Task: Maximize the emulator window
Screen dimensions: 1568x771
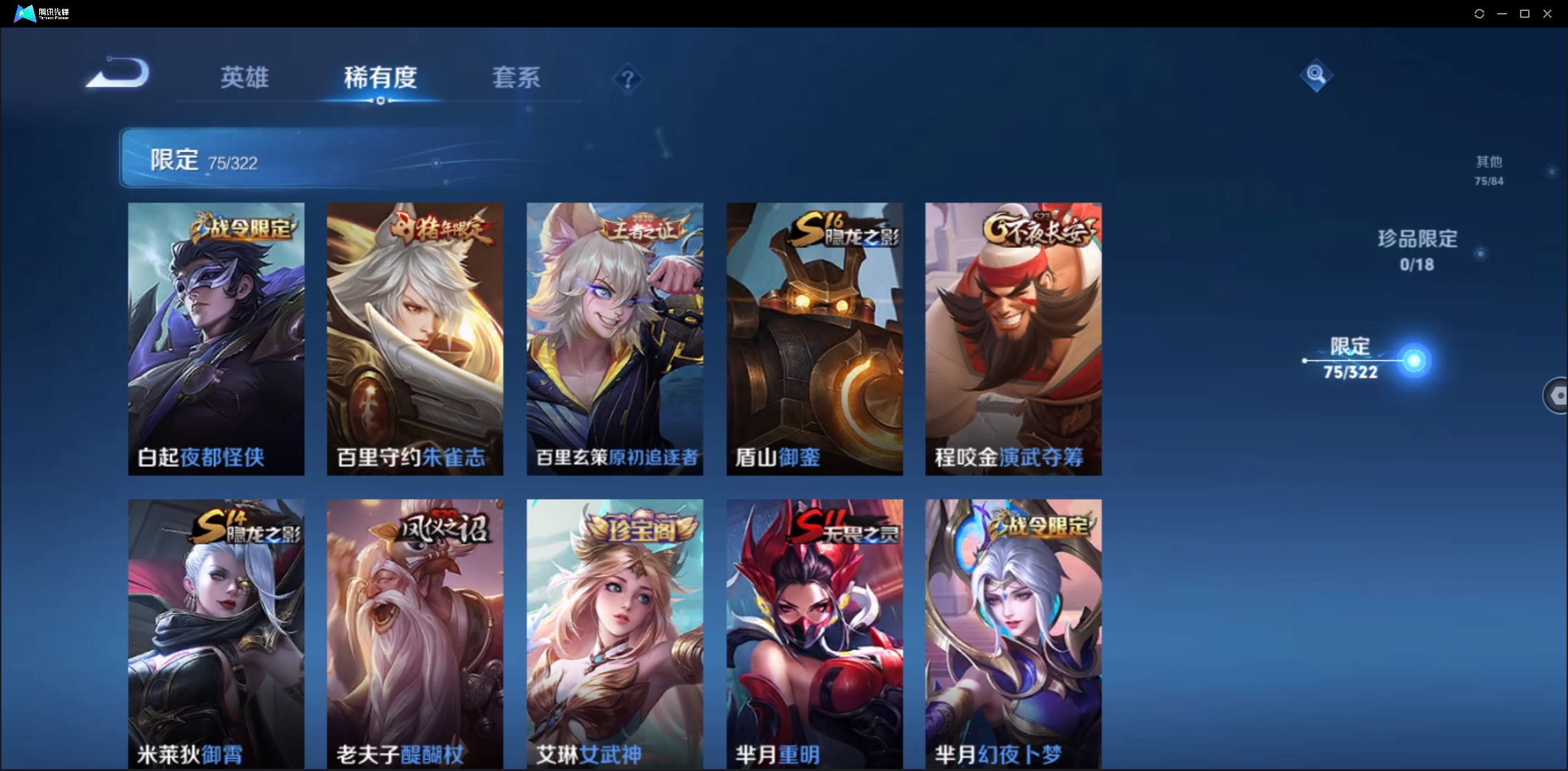Action: (1525, 14)
